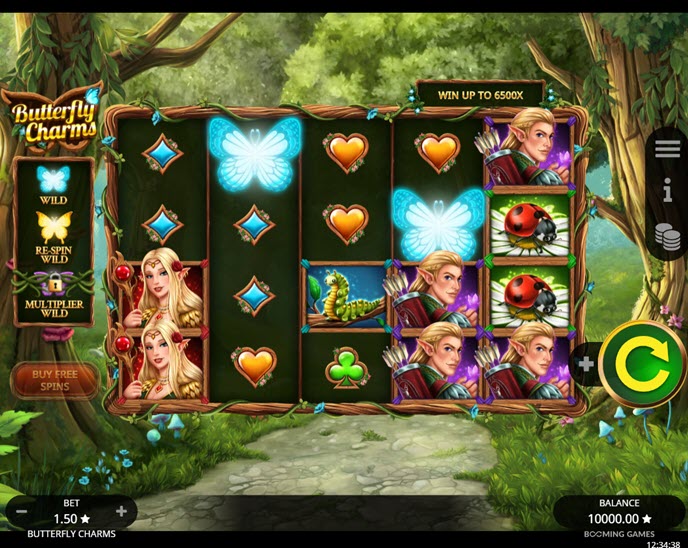Show the game info panel
Image resolution: width=688 pixels, height=548 pixels.
667,191
